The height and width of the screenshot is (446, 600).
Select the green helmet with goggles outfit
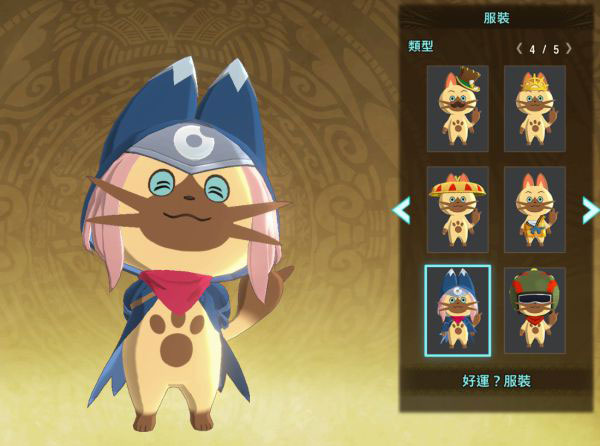click(x=535, y=310)
